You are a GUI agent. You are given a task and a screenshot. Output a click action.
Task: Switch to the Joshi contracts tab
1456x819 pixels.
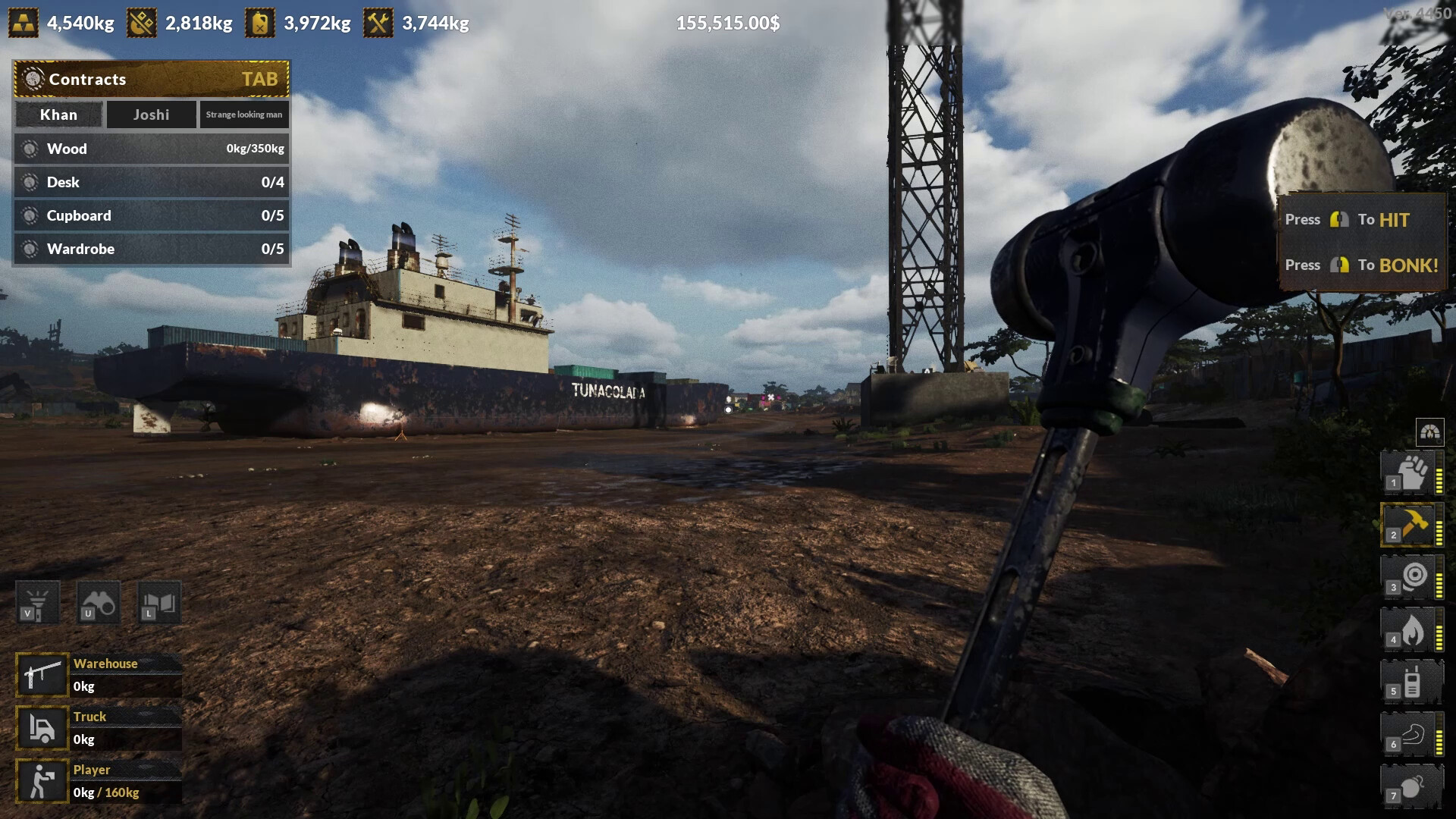pos(151,115)
